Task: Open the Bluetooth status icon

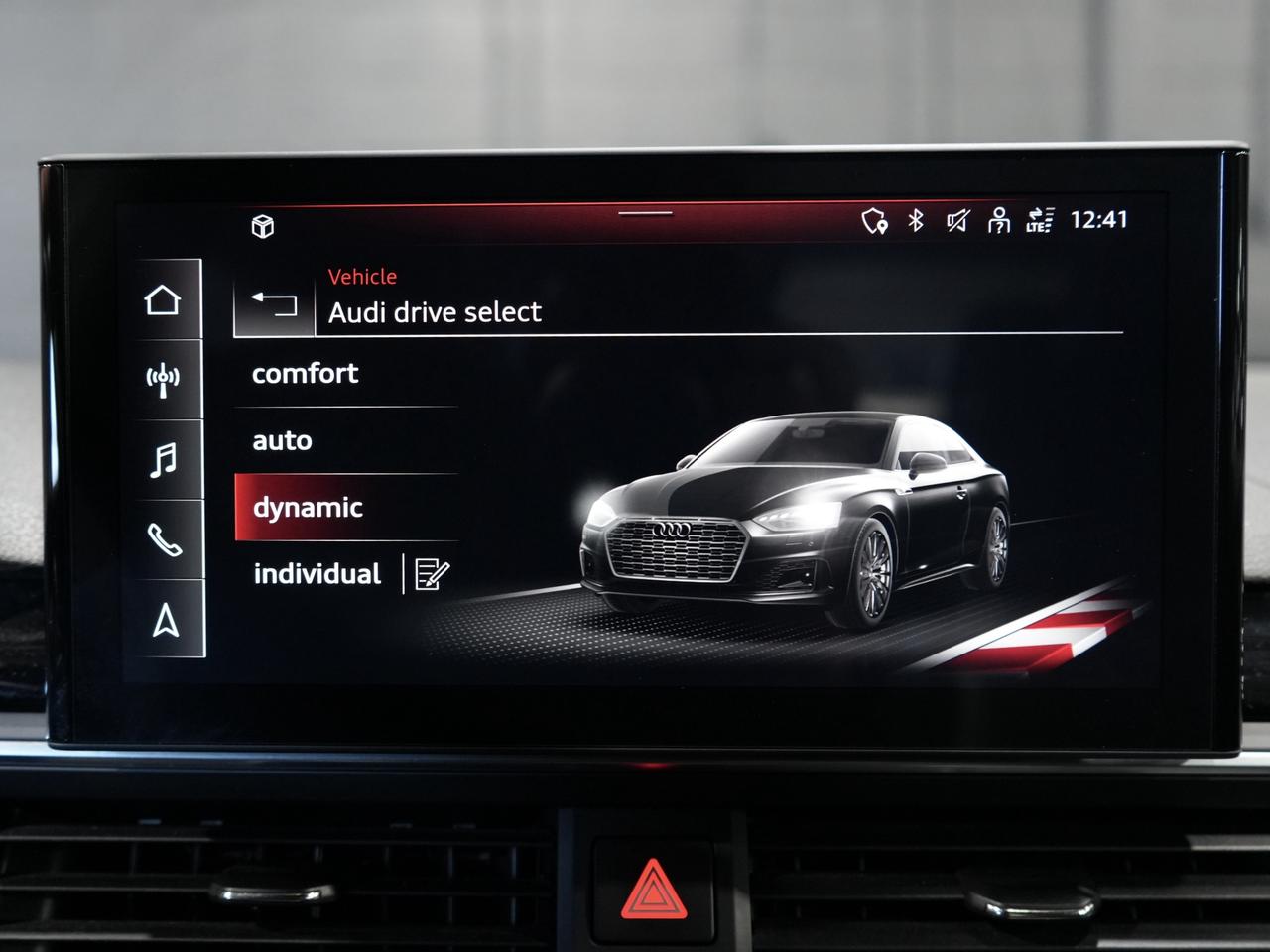Action: [917, 220]
